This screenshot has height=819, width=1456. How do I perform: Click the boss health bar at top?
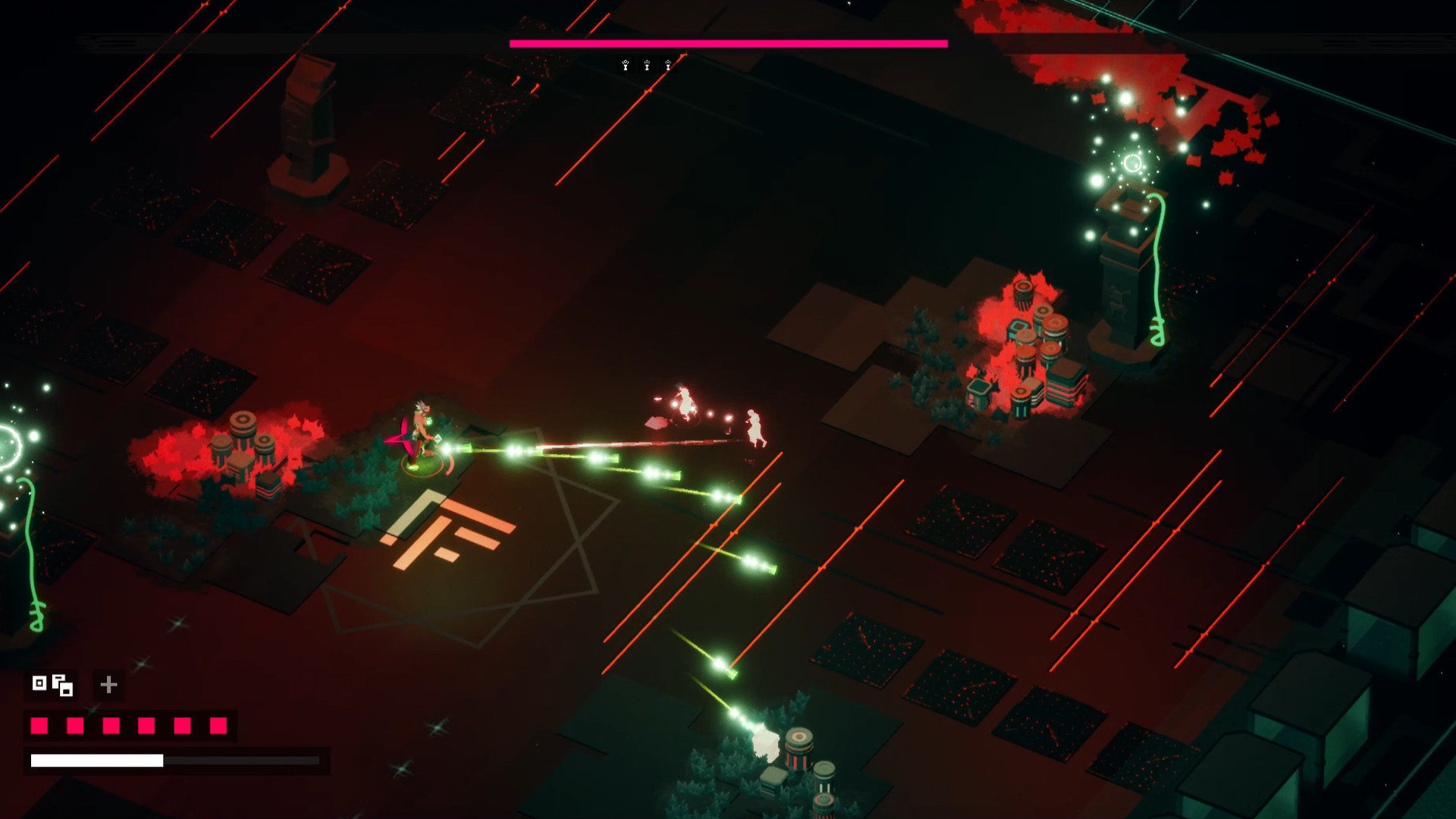click(x=728, y=45)
